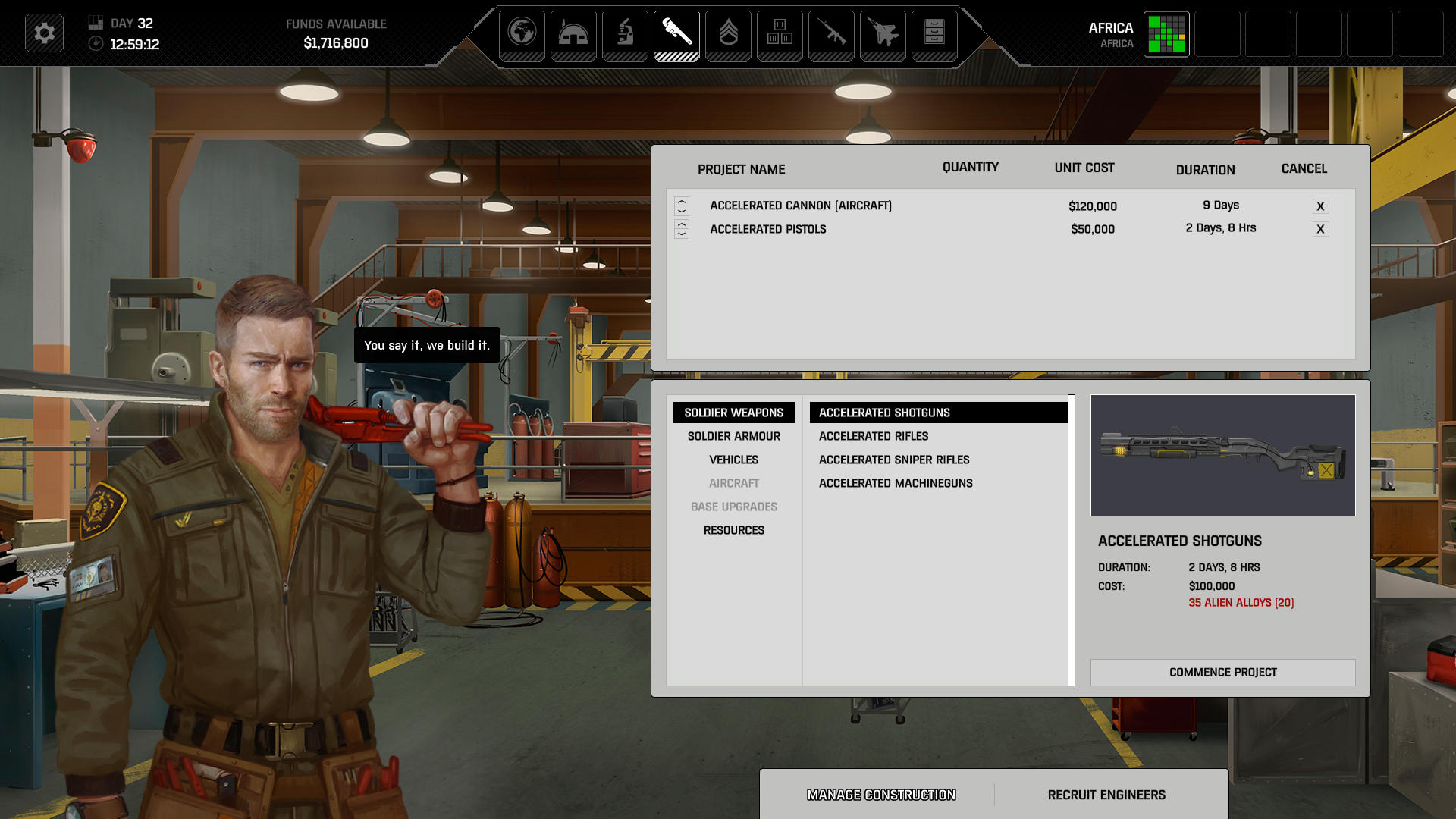The width and height of the screenshot is (1456, 819).
Task: Switch to the Manage Construction tab
Action: pyautogui.click(x=881, y=795)
